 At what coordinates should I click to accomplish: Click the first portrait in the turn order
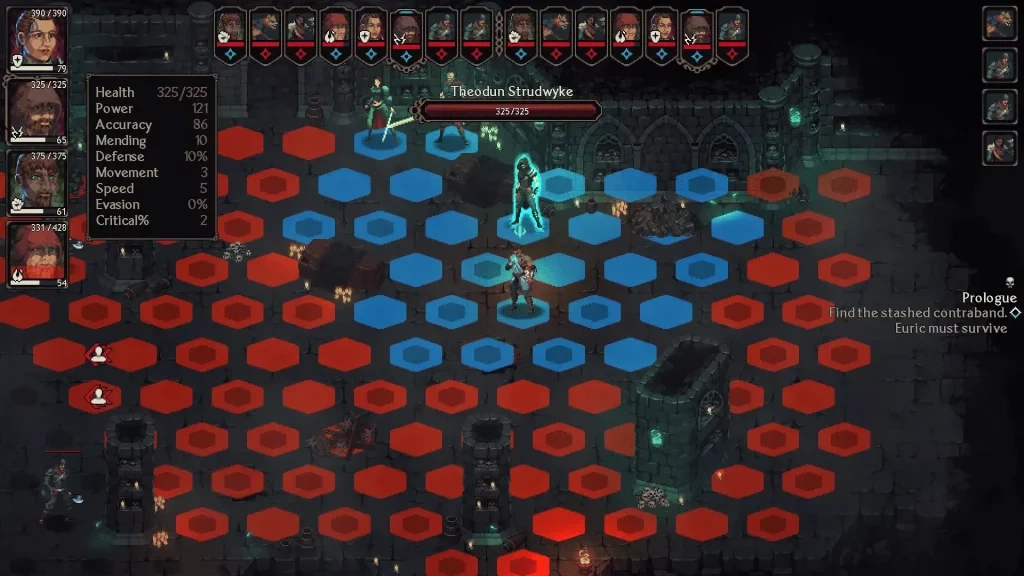230,26
